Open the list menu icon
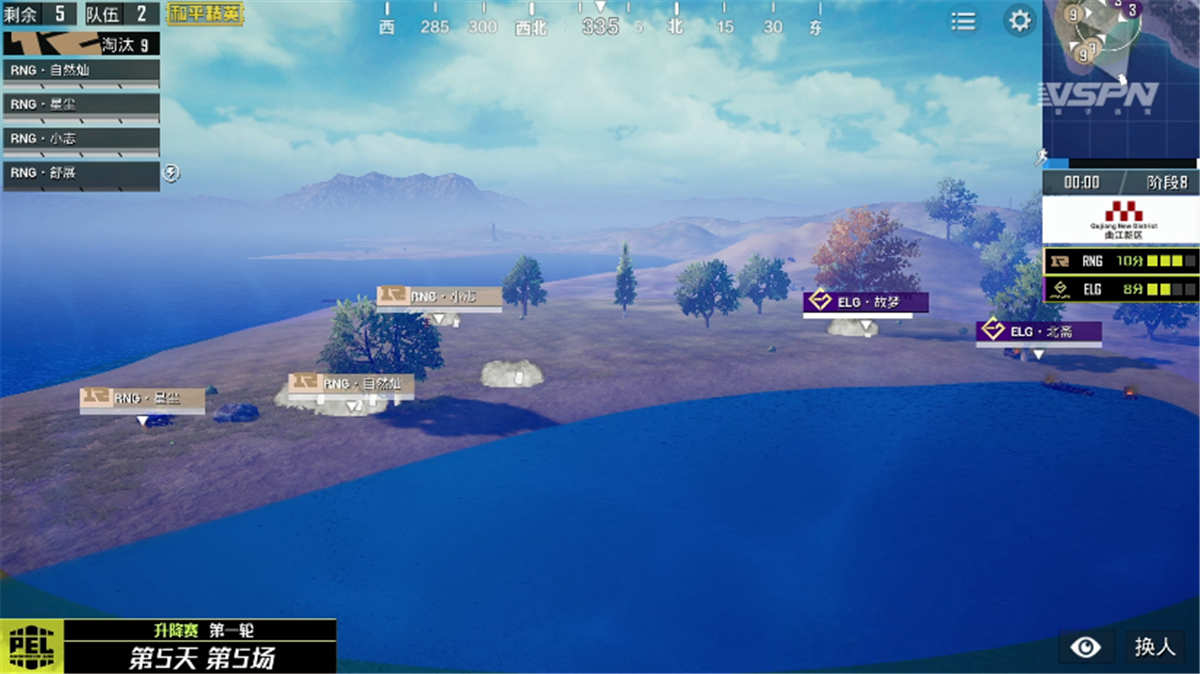The width and height of the screenshot is (1200, 674). coord(963,21)
